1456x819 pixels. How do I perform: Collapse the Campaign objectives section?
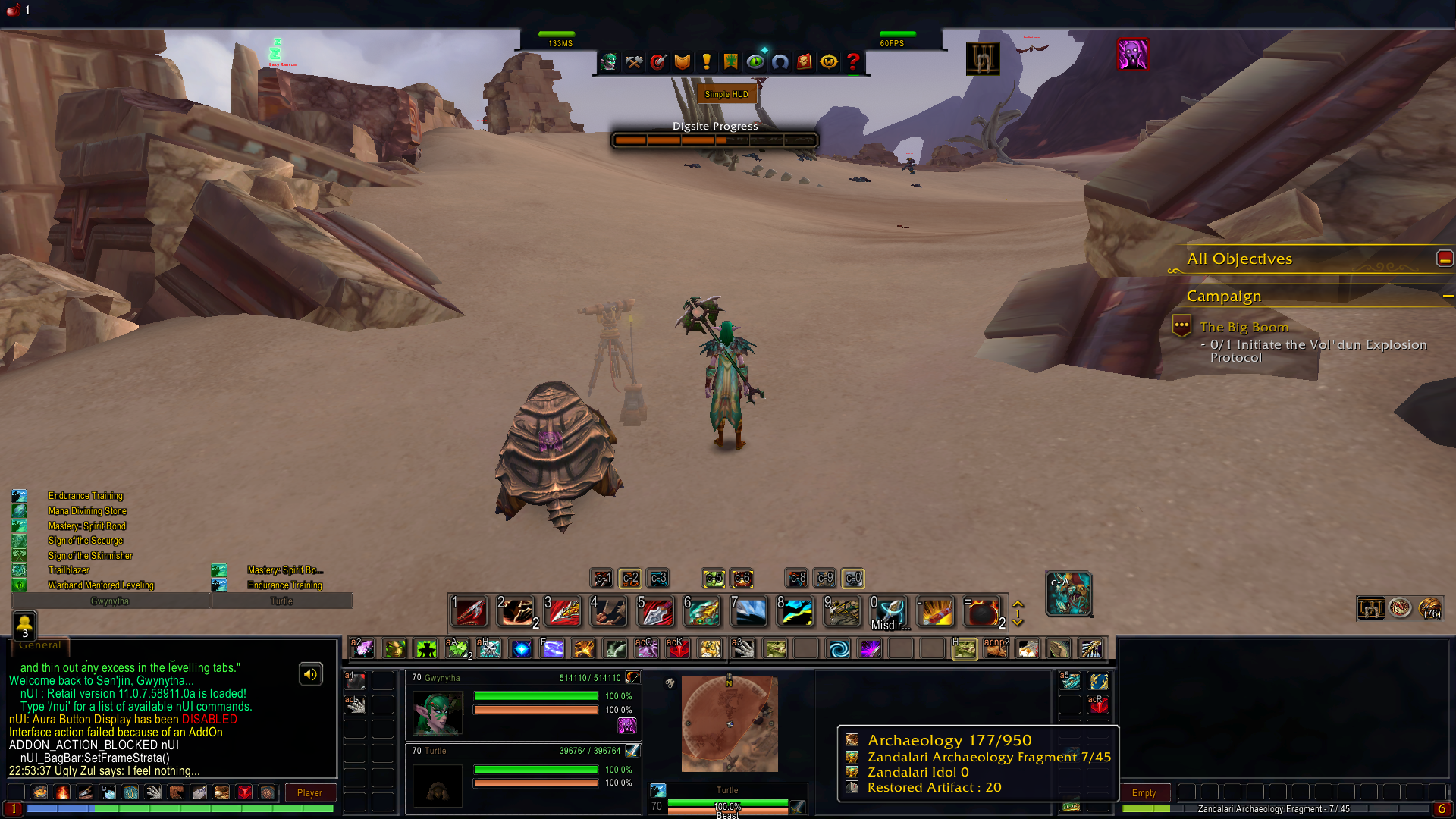click(1447, 297)
